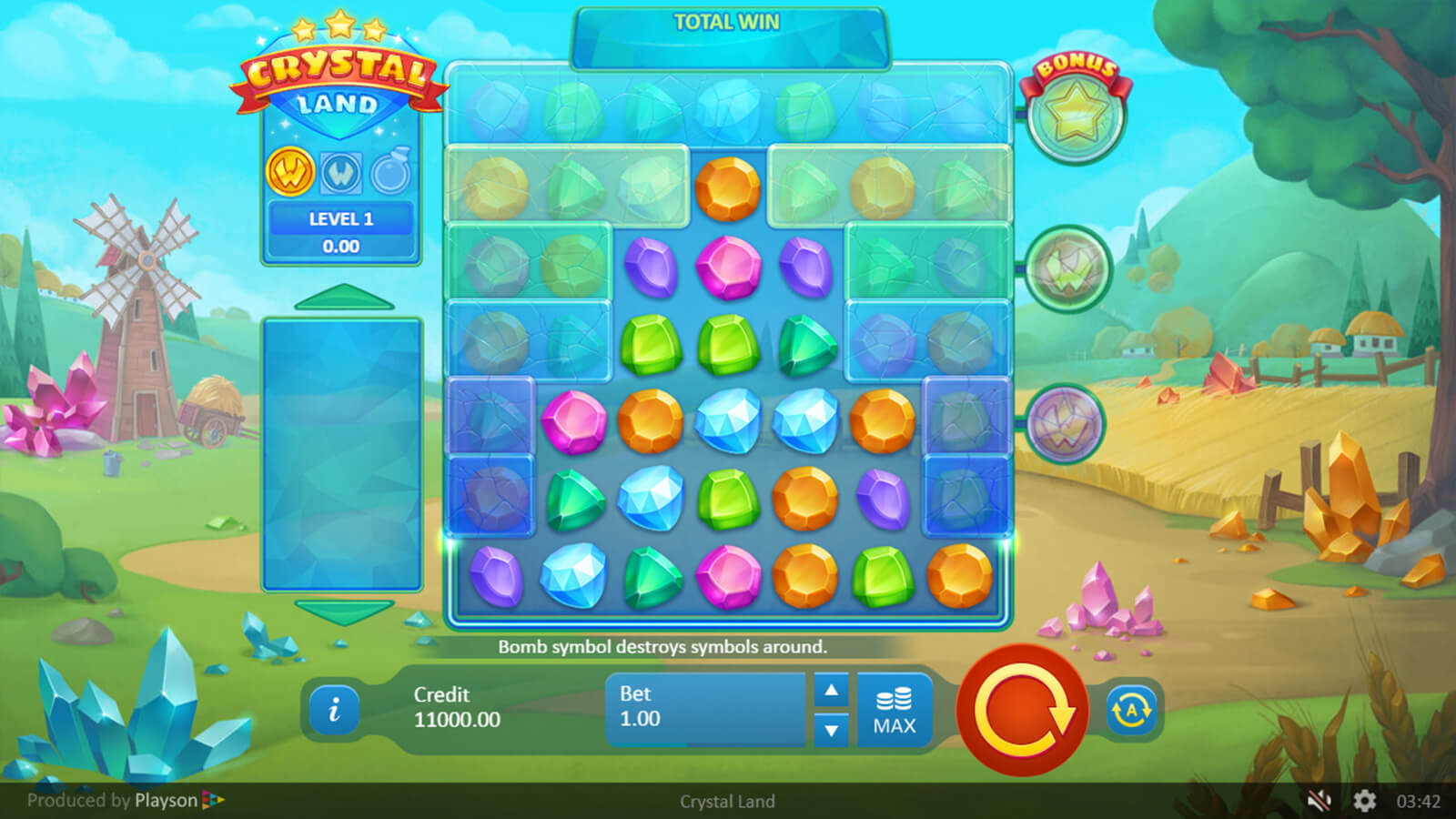1456x819 pixels.
Task: Toggle the muted sound icon
Action: click(1319, 801)
